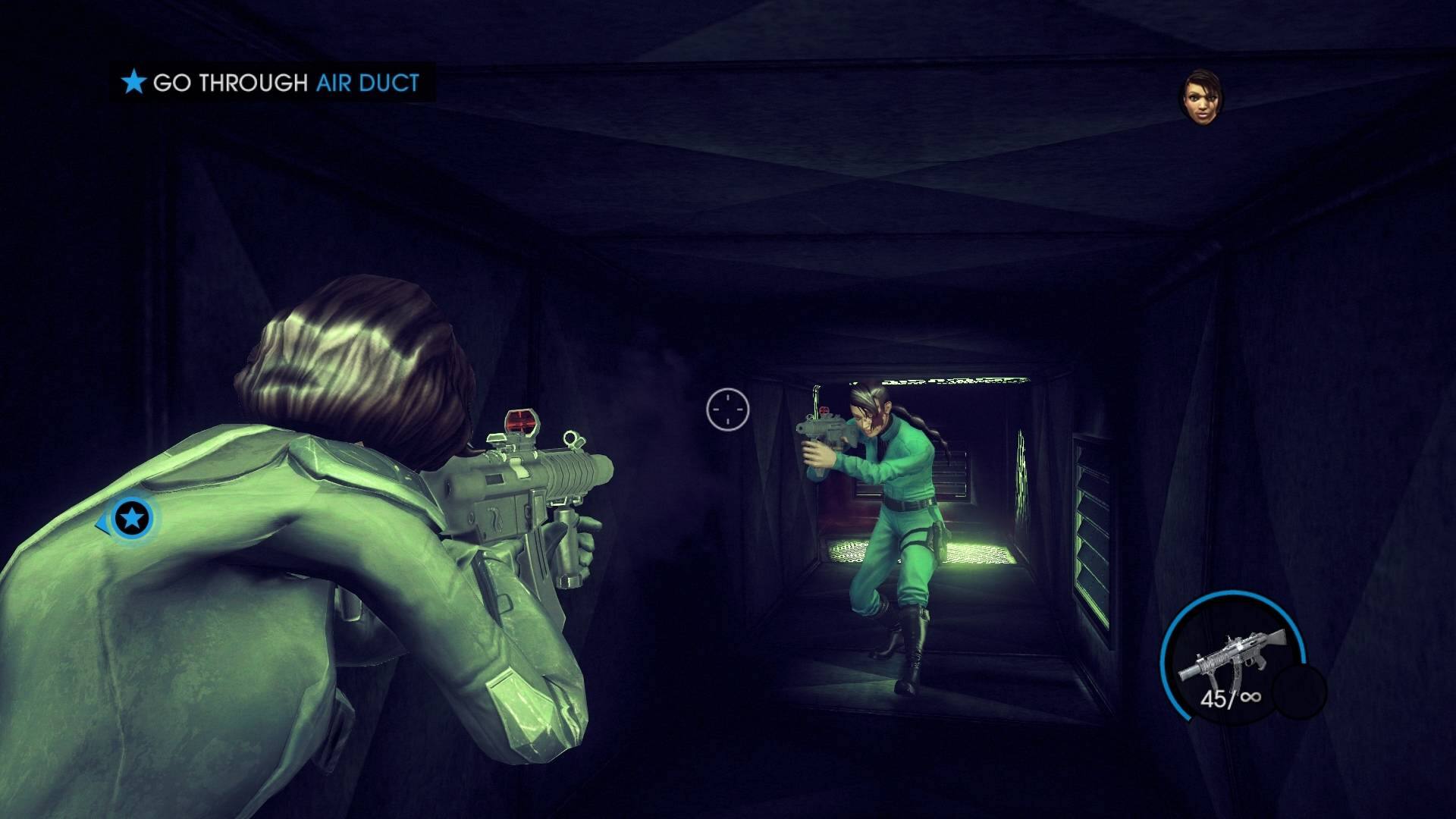Click the crosshair reticle in the center
This screenshot has width=1456, height=819.
point(726,409)
